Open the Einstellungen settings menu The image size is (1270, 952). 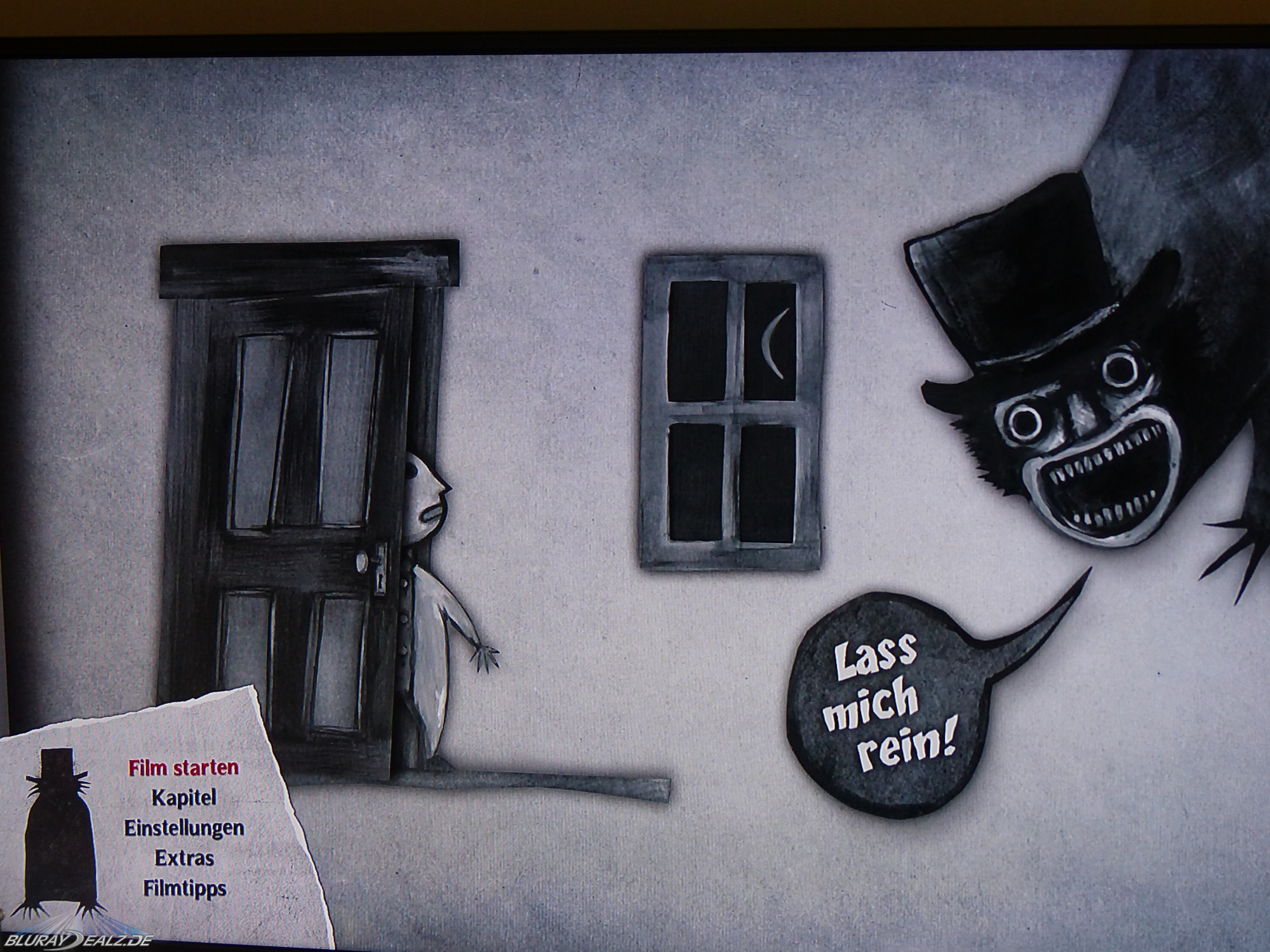click(184, 828)
